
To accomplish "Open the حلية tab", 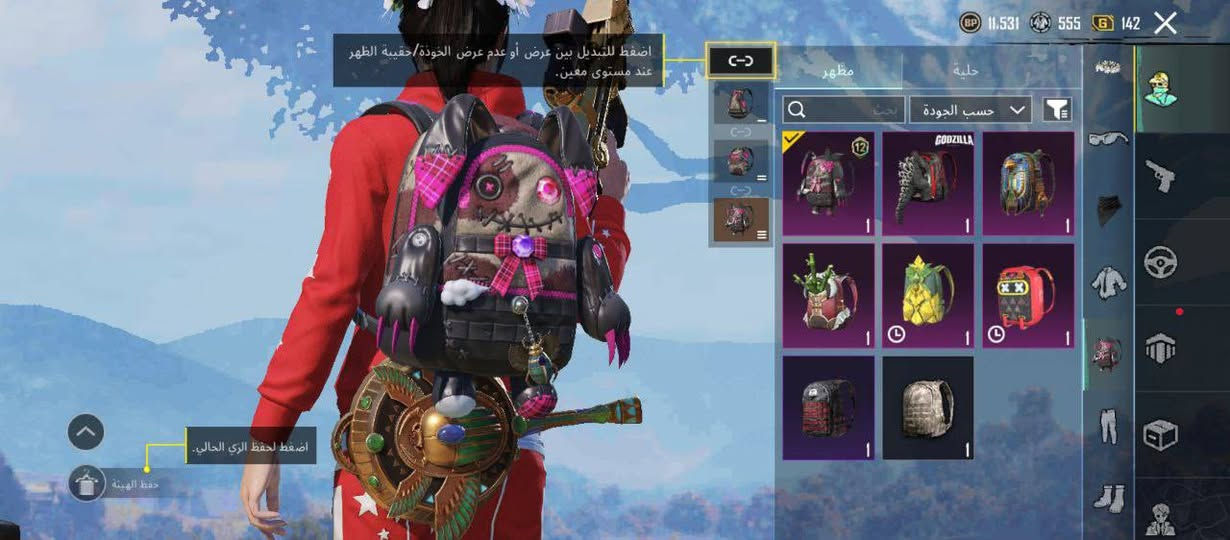I will point(967,71).
